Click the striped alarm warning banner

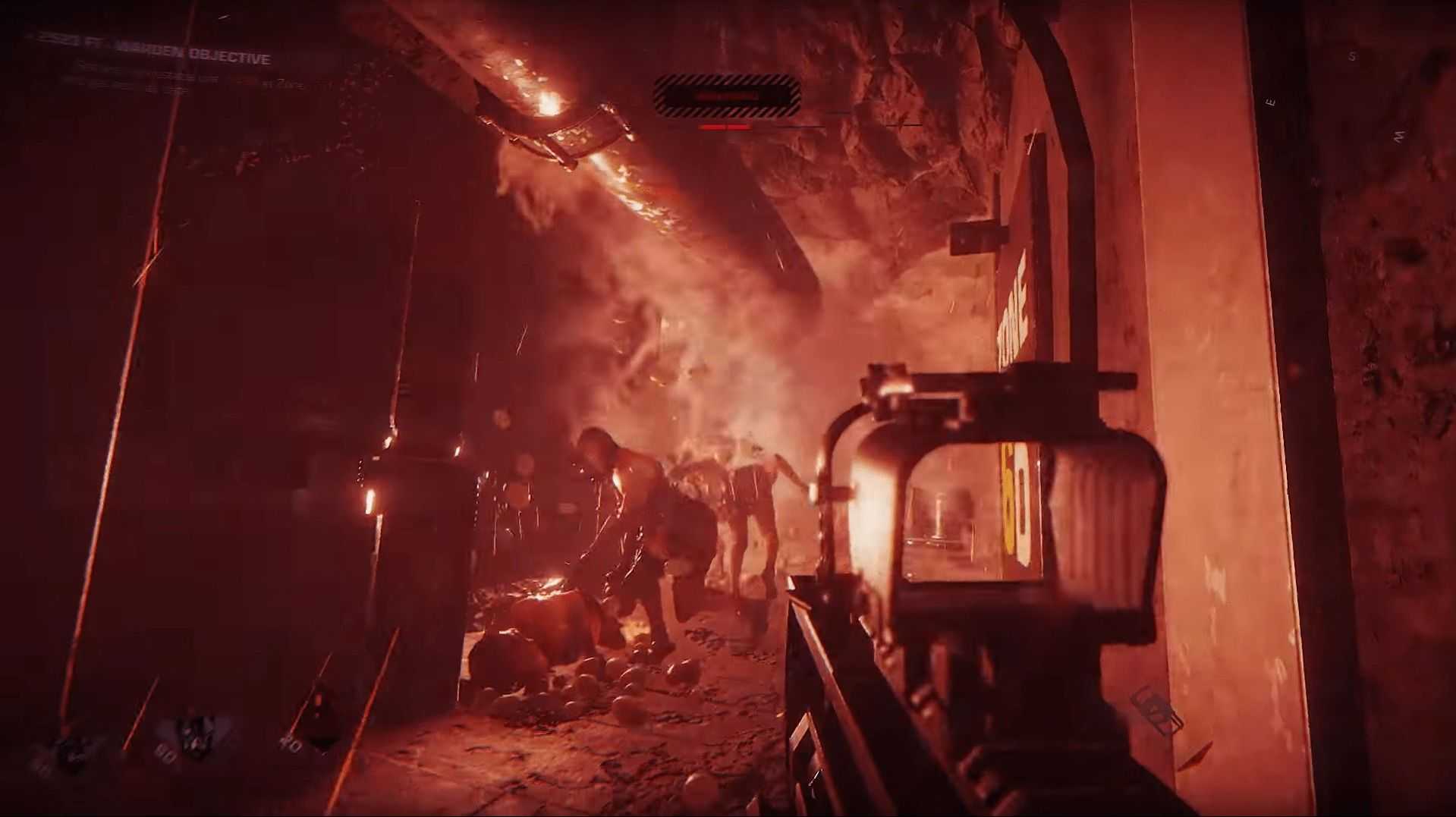tap(726, 96)
